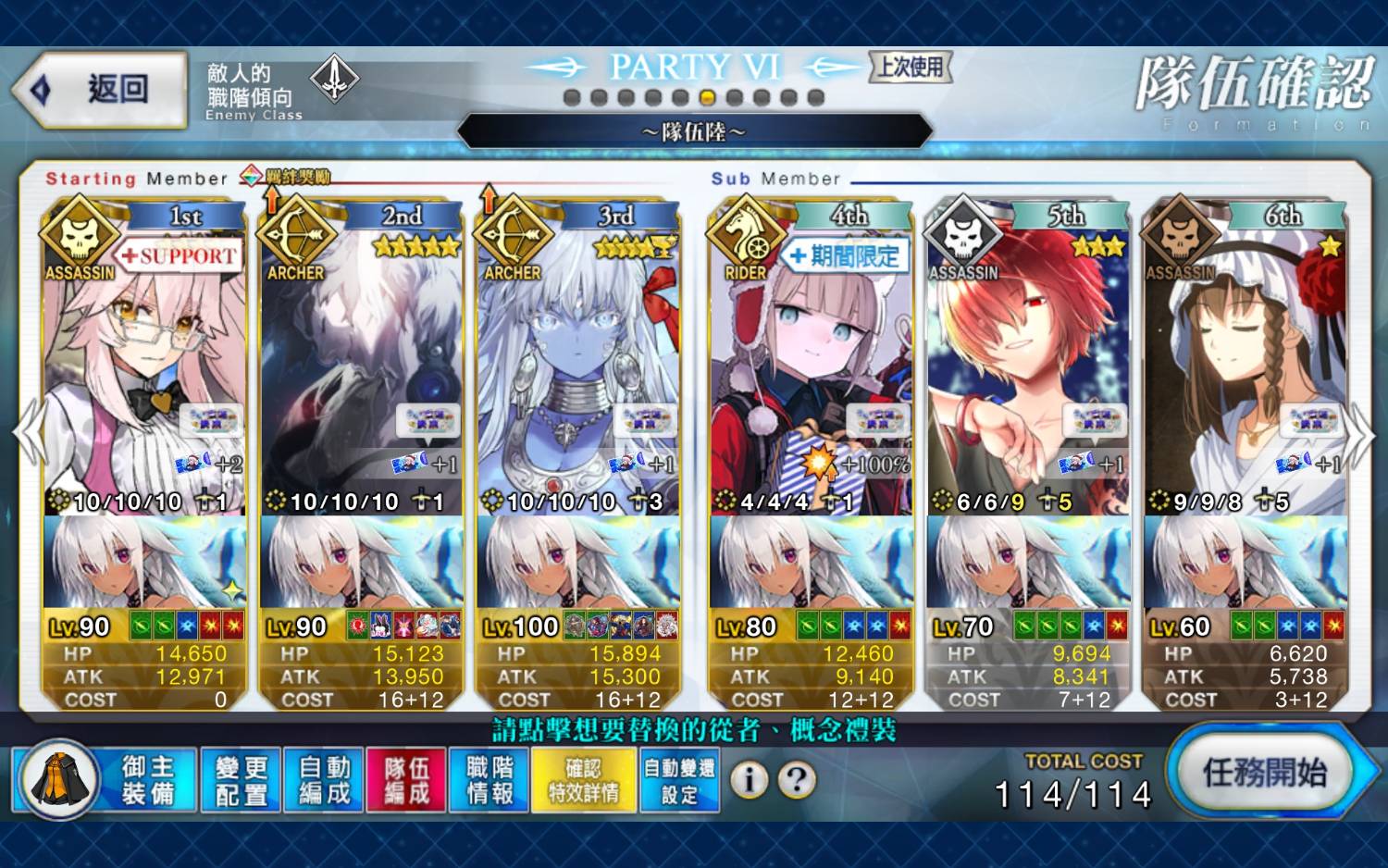1388x868 pixels.
Task: Select the 5th slot red-haired Assassin card
Action: [1027, 370]
